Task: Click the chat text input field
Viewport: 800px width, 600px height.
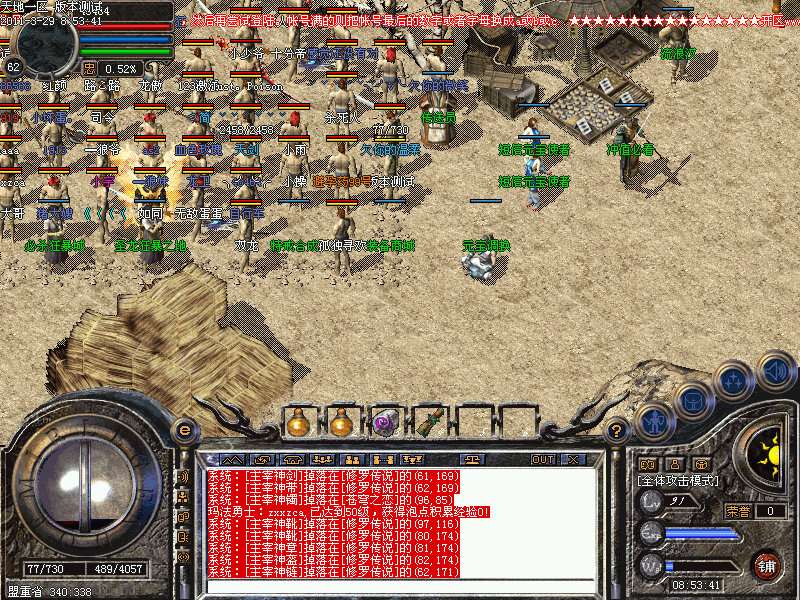Action: point(400,586)
